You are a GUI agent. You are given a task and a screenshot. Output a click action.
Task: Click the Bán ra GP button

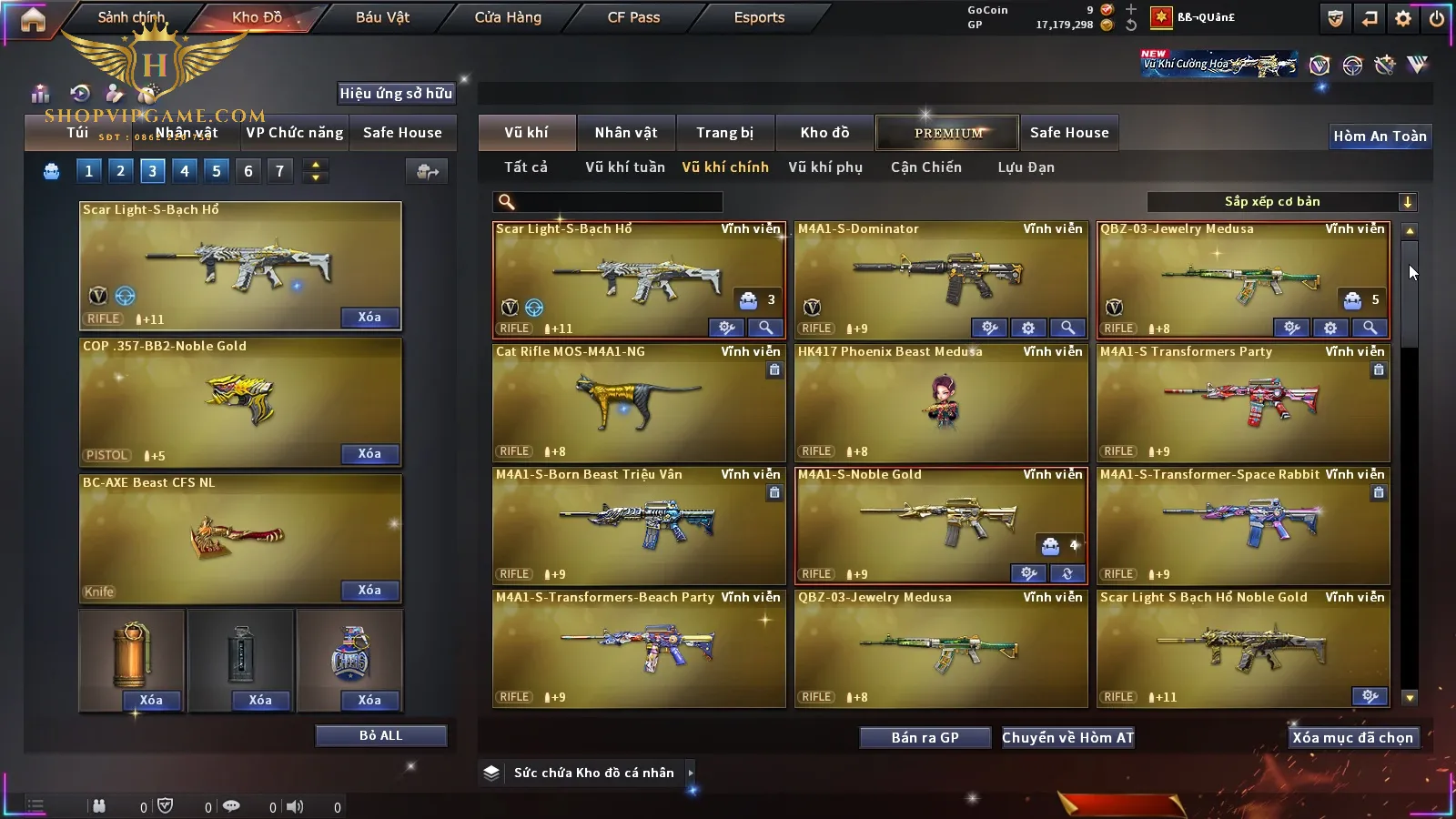point(925,737)
